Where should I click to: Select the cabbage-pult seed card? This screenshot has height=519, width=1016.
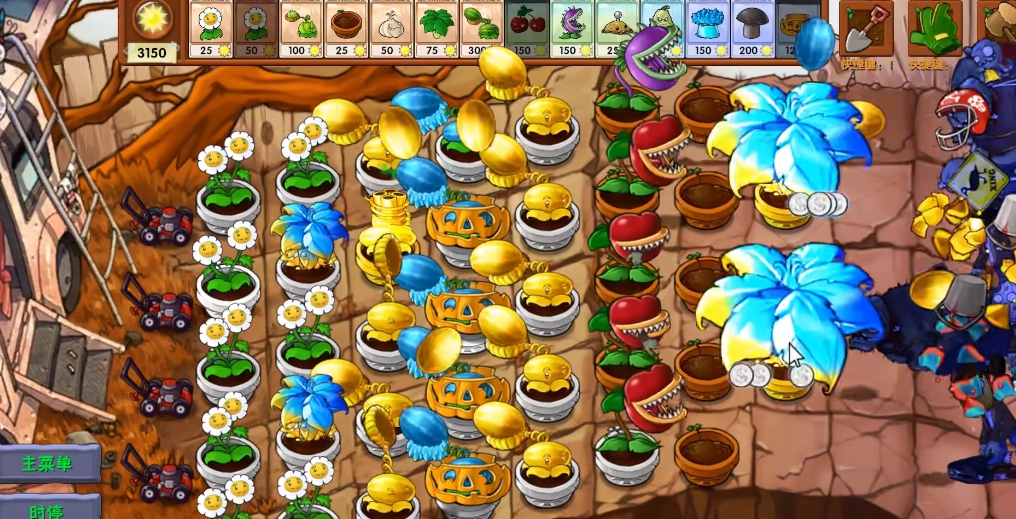(x=300, y=28)
